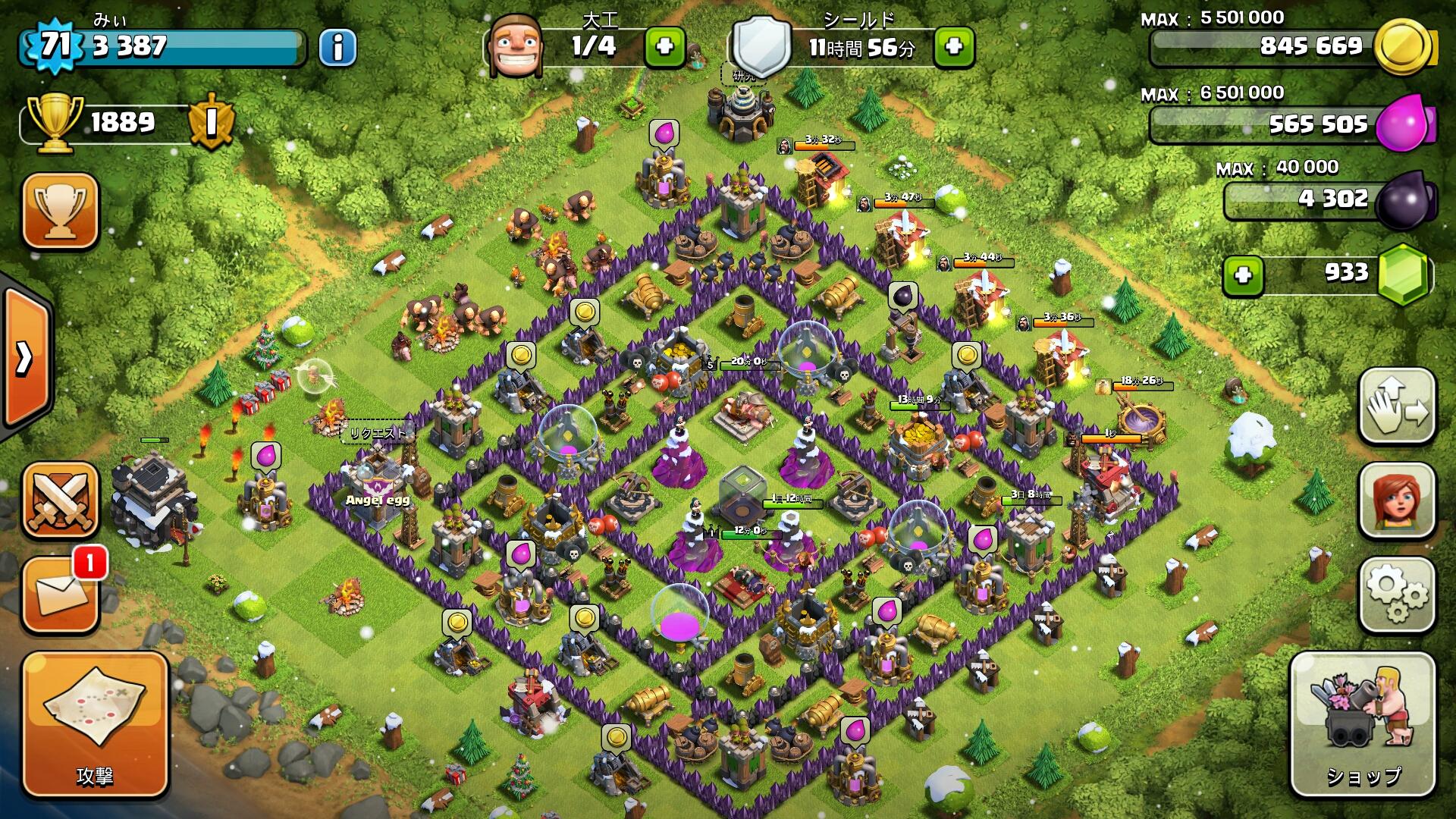Image resolution: width=1456 pixels, height=819 pixels.
Task: Open the trophy leaderboard button
Action: 61,210
